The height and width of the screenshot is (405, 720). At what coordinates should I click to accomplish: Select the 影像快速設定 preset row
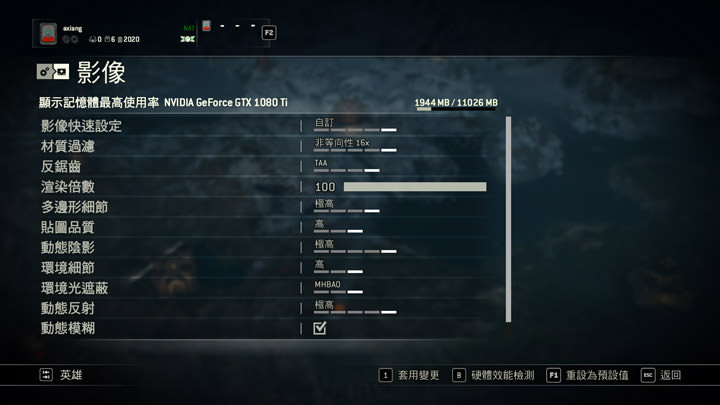(x=80, y=126)
